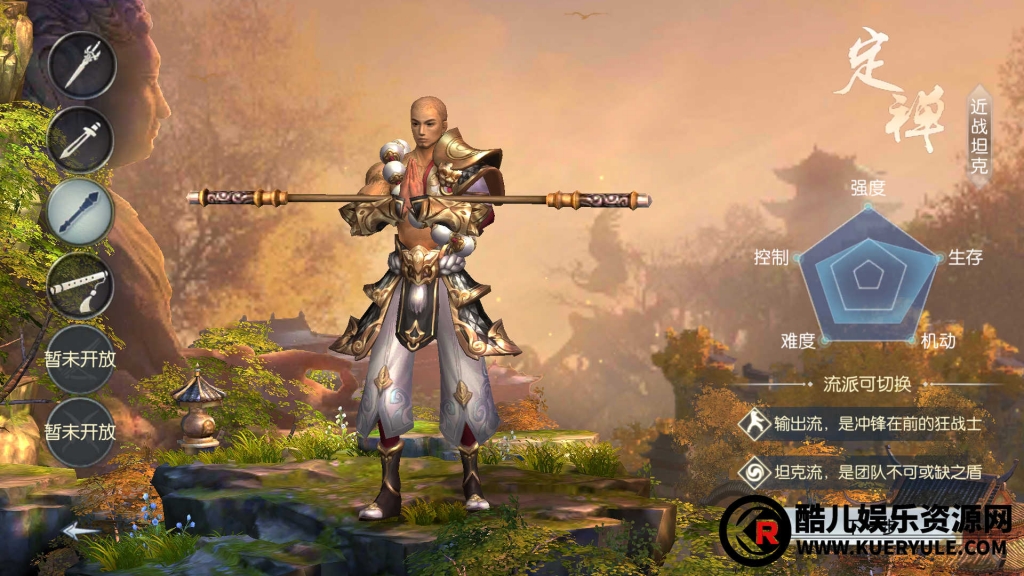
Task: Choose the 输出流 damage style entry
Action: point(863,424)
